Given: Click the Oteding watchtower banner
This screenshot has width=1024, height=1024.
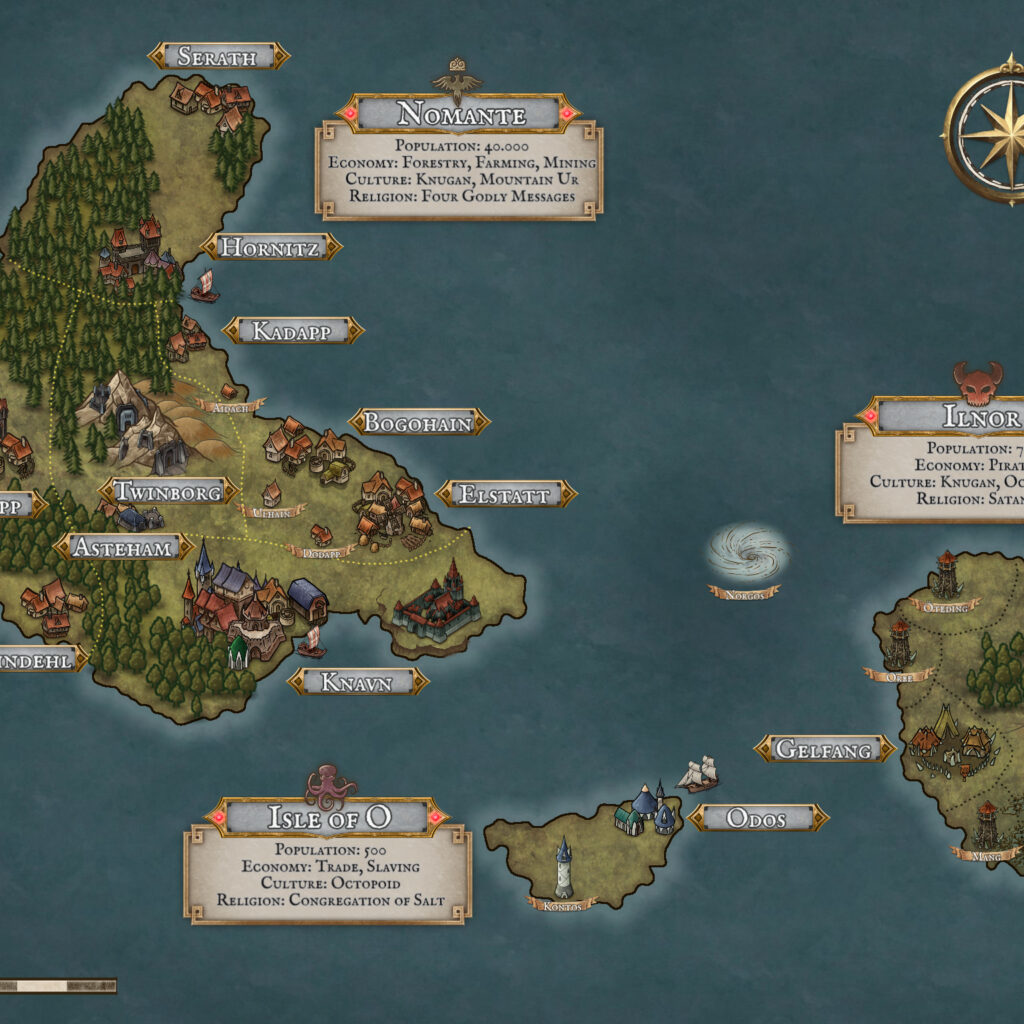Looking at the screenshot, I should tap(944, 606).
